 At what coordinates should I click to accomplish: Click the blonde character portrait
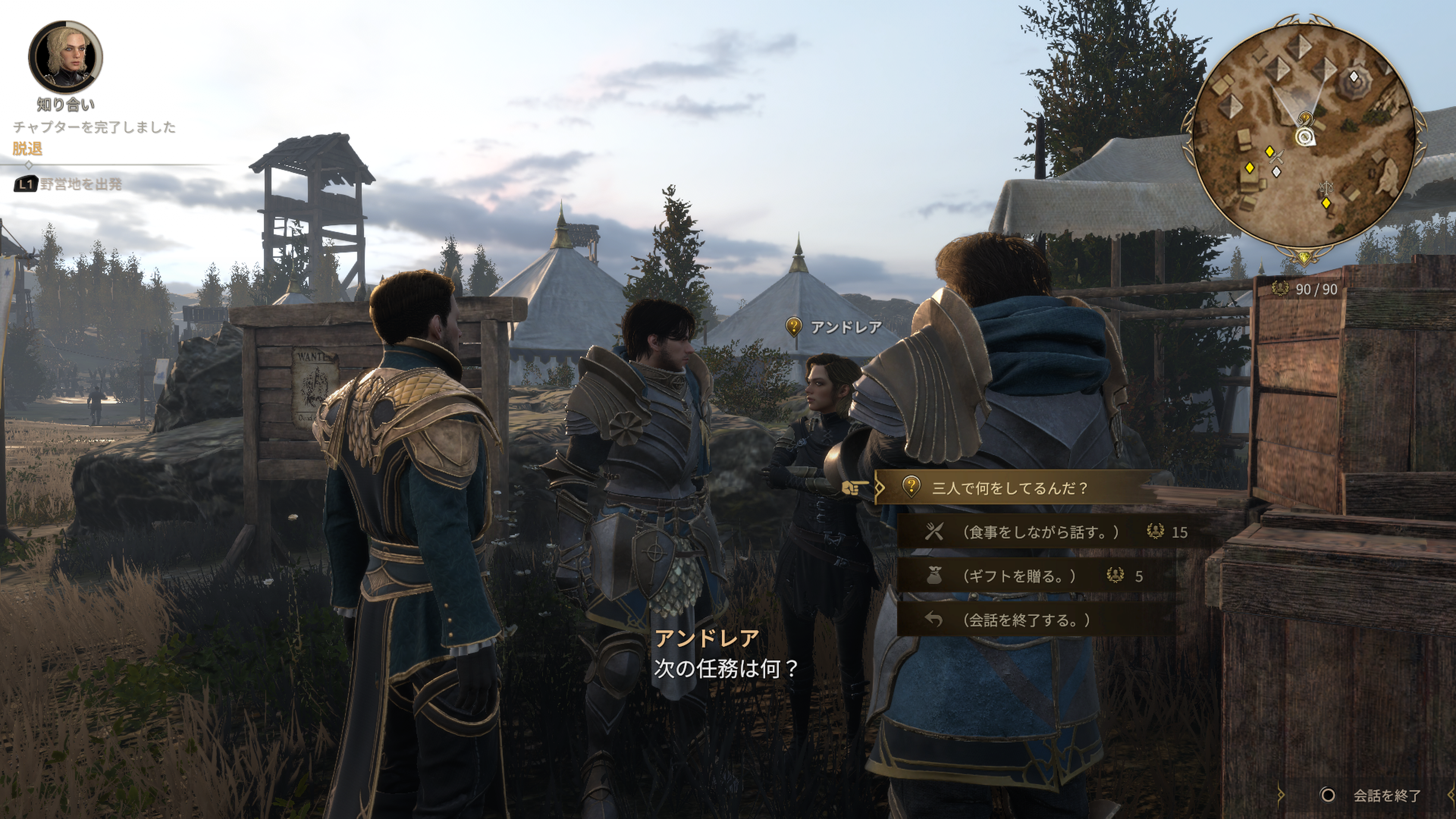[66, 57]
